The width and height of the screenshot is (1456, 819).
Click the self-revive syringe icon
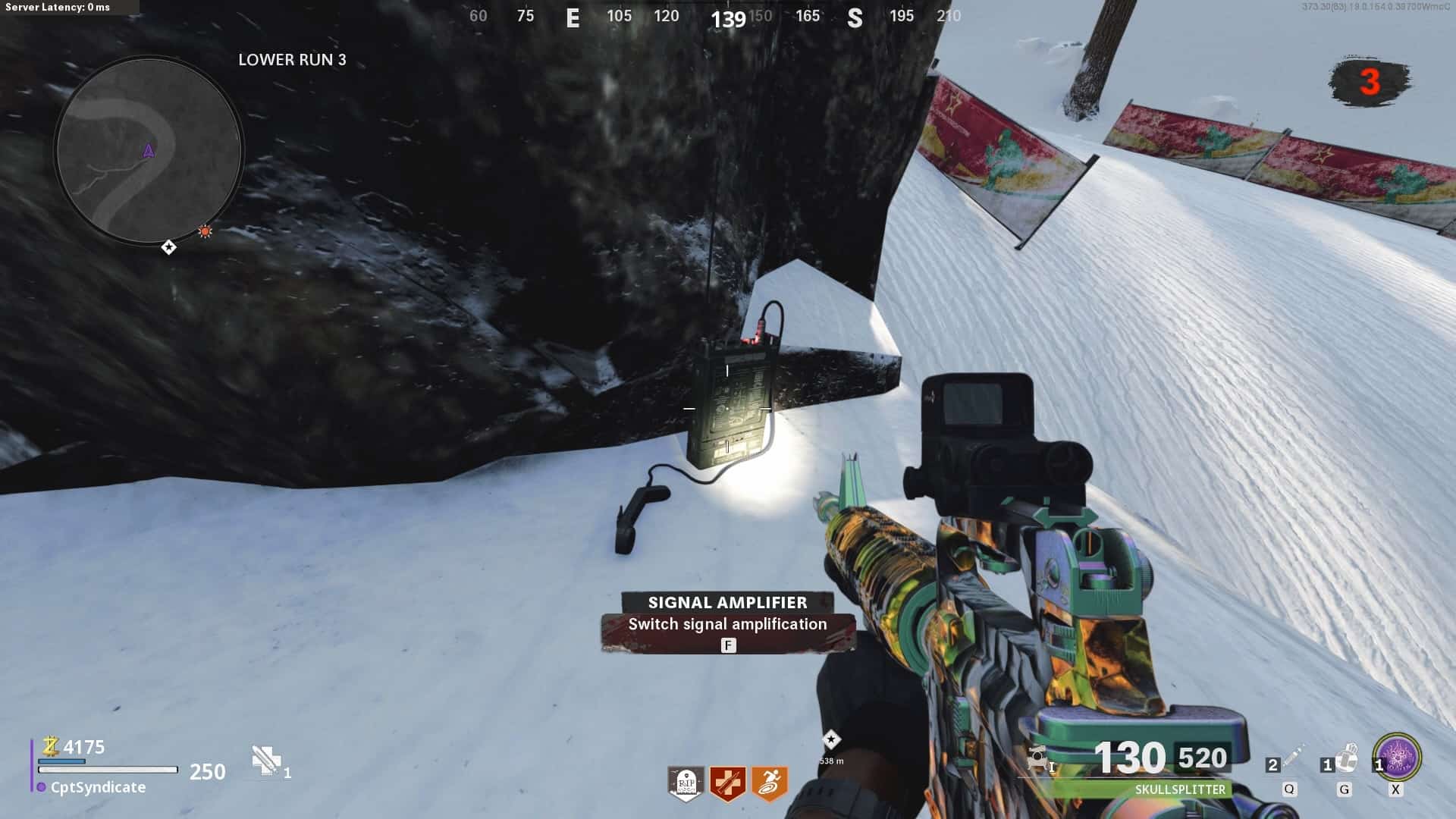coord(266,760)
